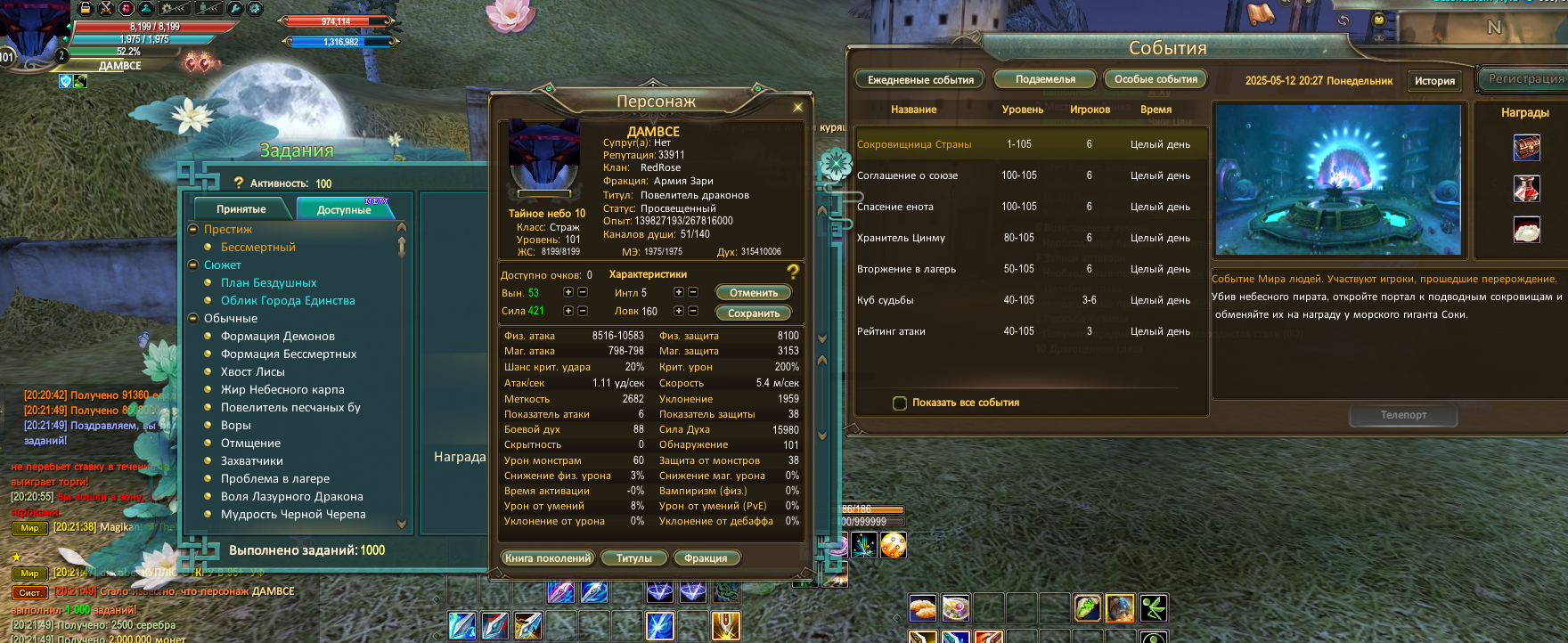Close the Персонаж character window
1568x643 pixels.
click(797, 107)
